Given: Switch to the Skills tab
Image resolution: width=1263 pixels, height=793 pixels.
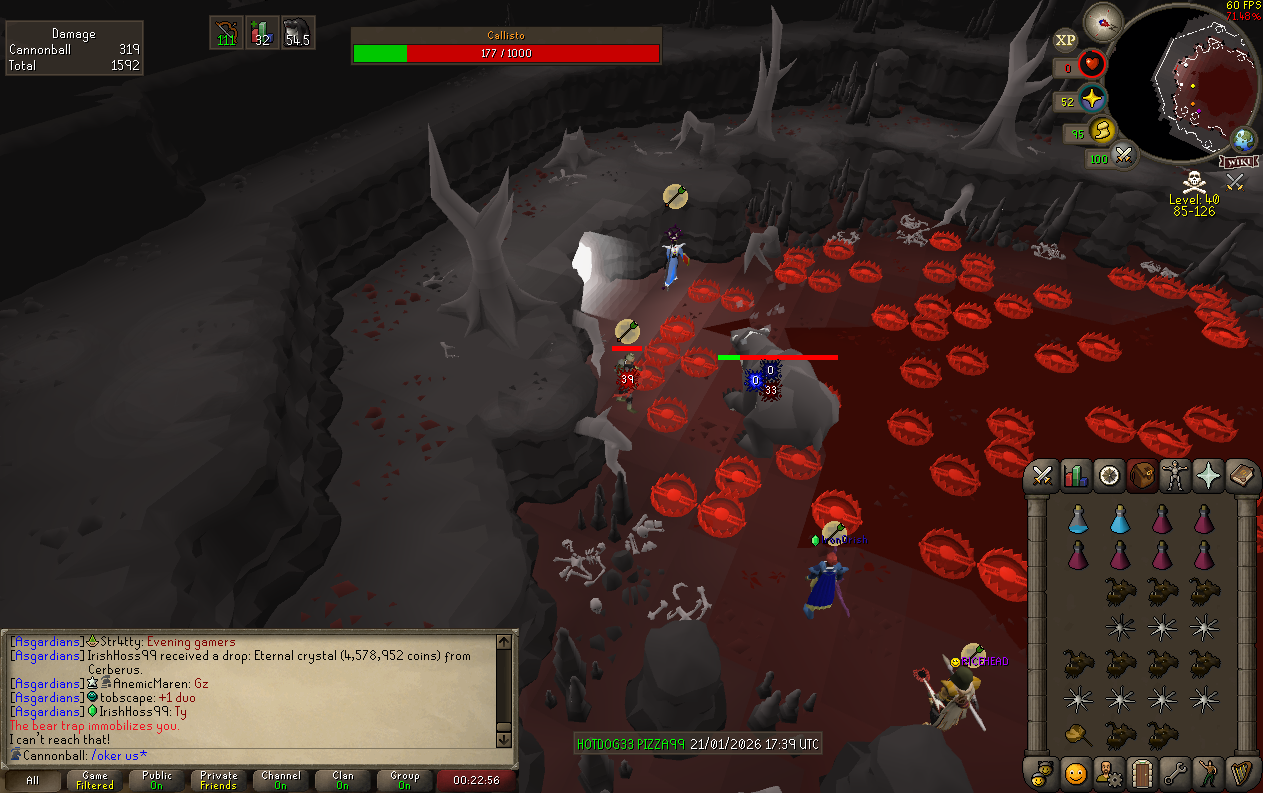Looking at the screenshot, I should [x=1076, y=477].
